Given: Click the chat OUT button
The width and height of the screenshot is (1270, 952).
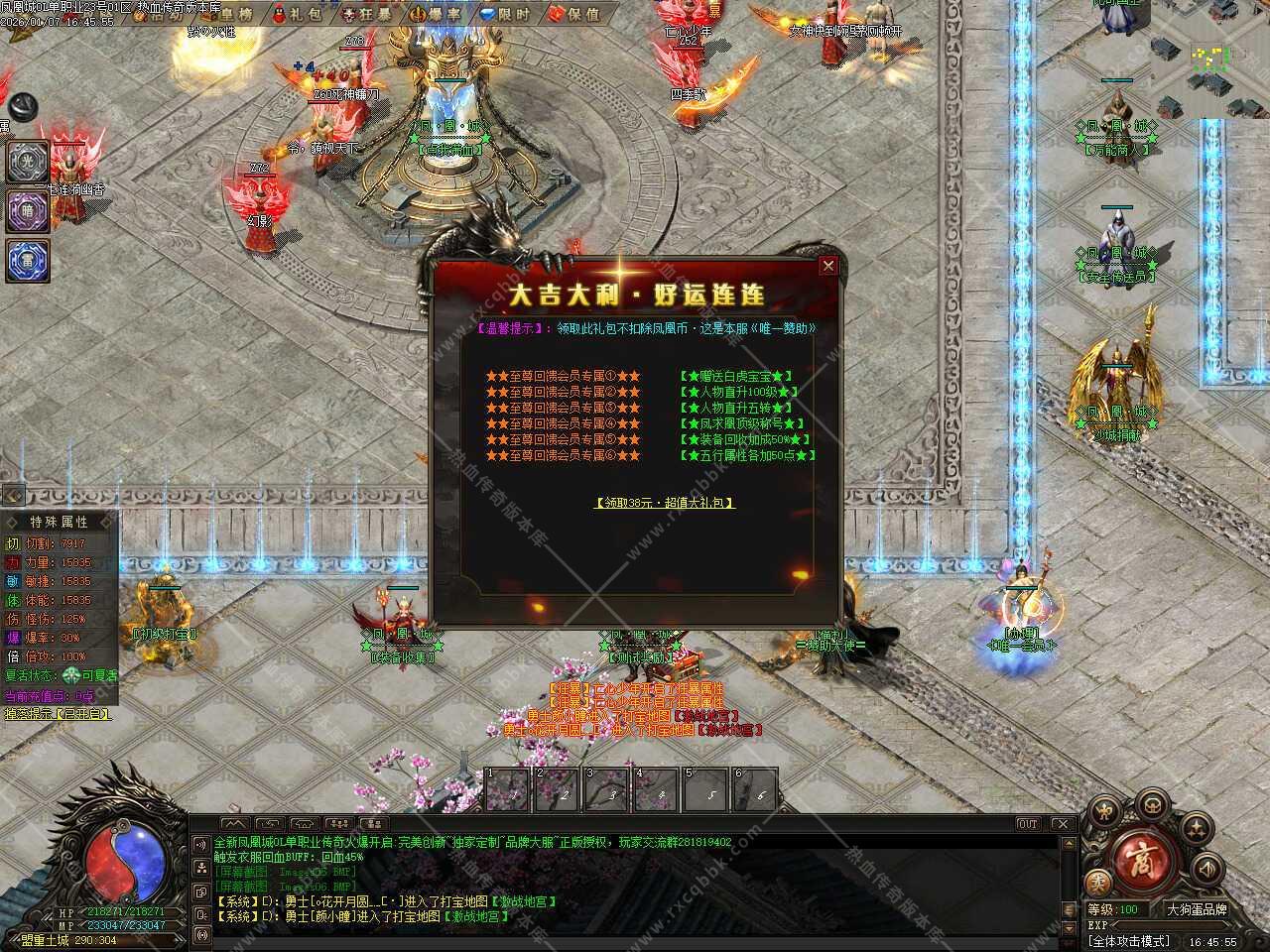Looking at the screenshot, I should 1028,824.
